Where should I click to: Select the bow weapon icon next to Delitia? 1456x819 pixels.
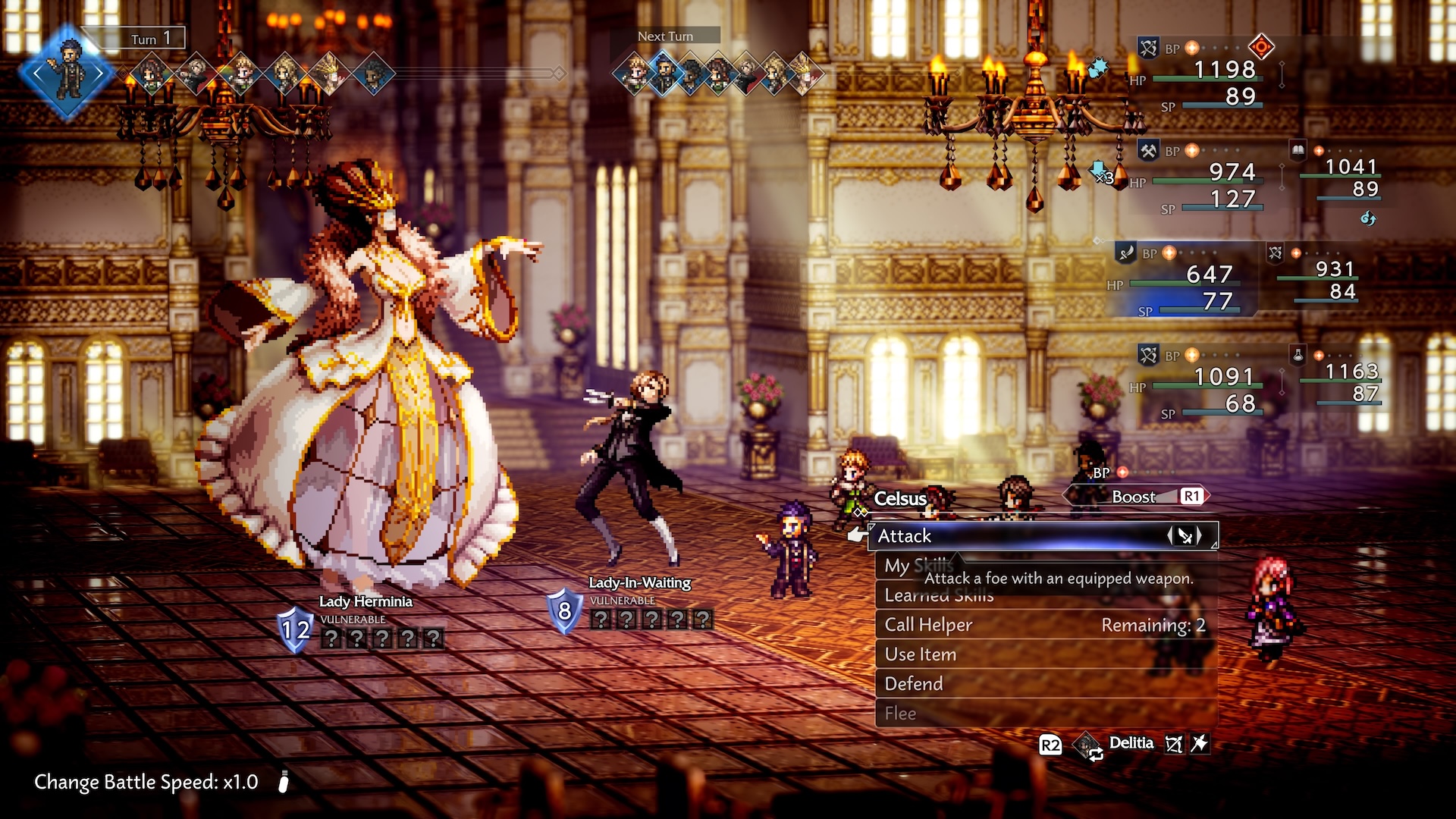tap(1173, 745)
